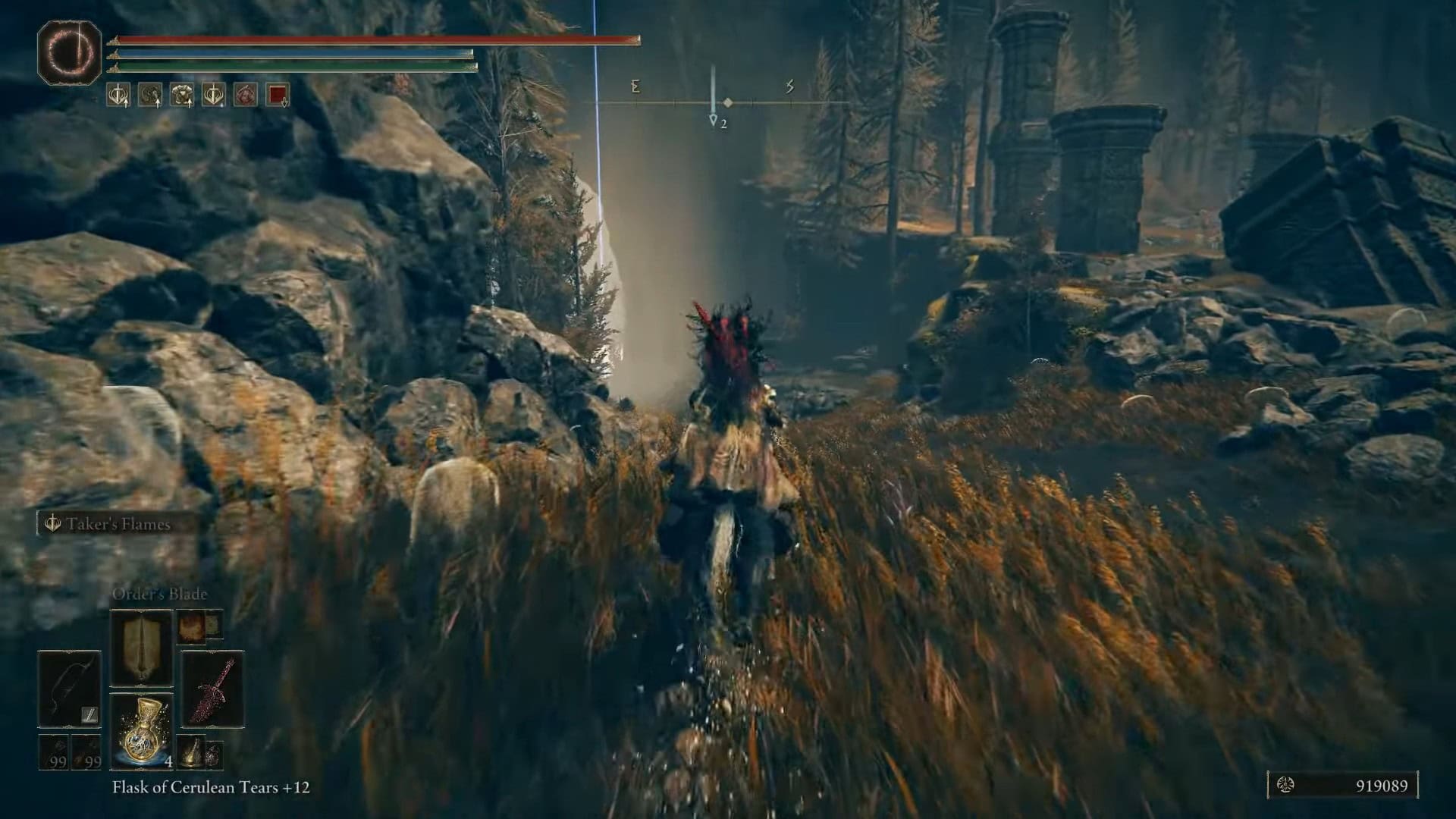Click the Great Rune ring emblem
The height and width of the screenshot is (819, 1456).
70,52
